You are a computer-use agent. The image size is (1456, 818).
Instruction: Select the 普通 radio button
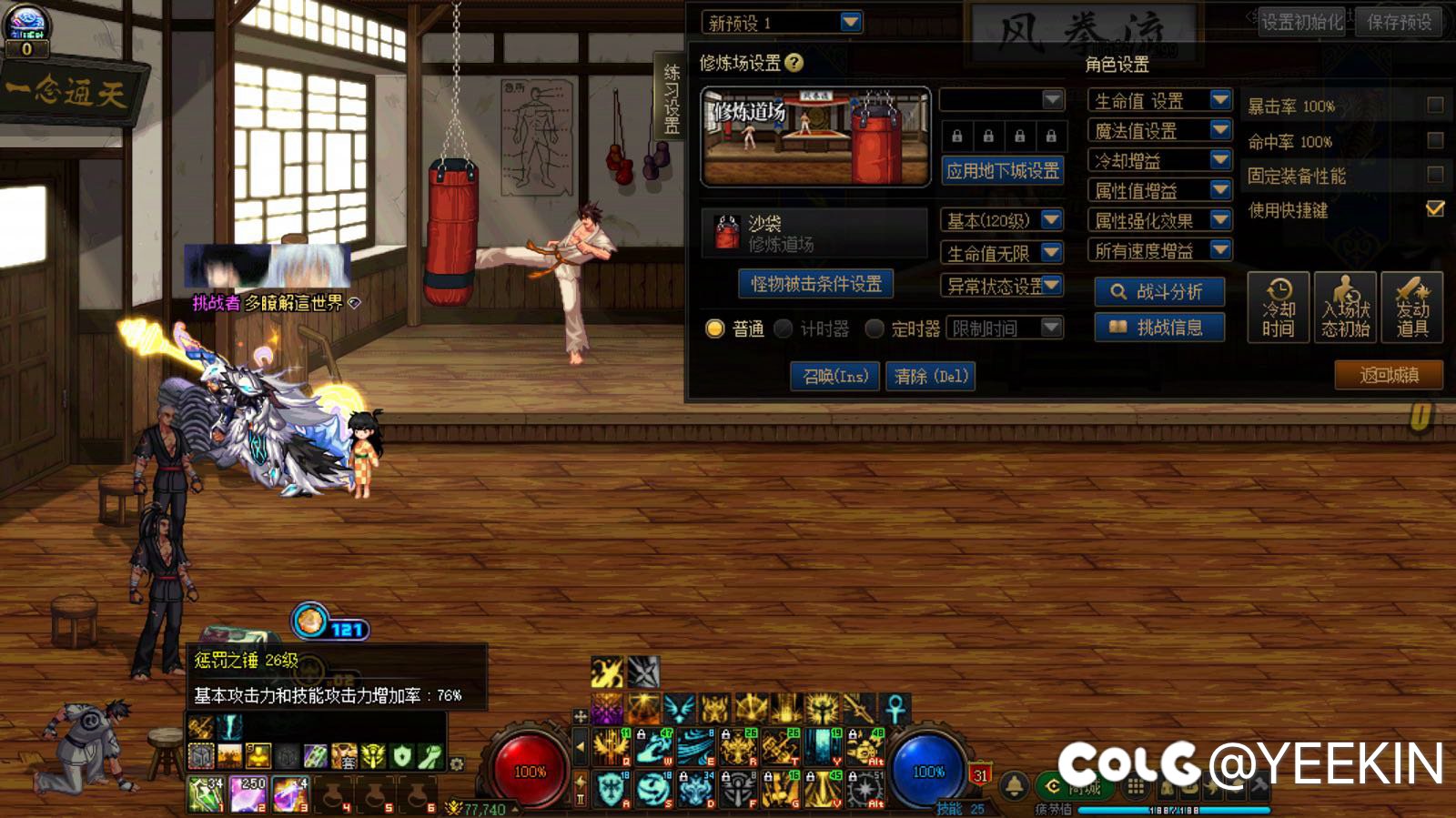[716, 328]
